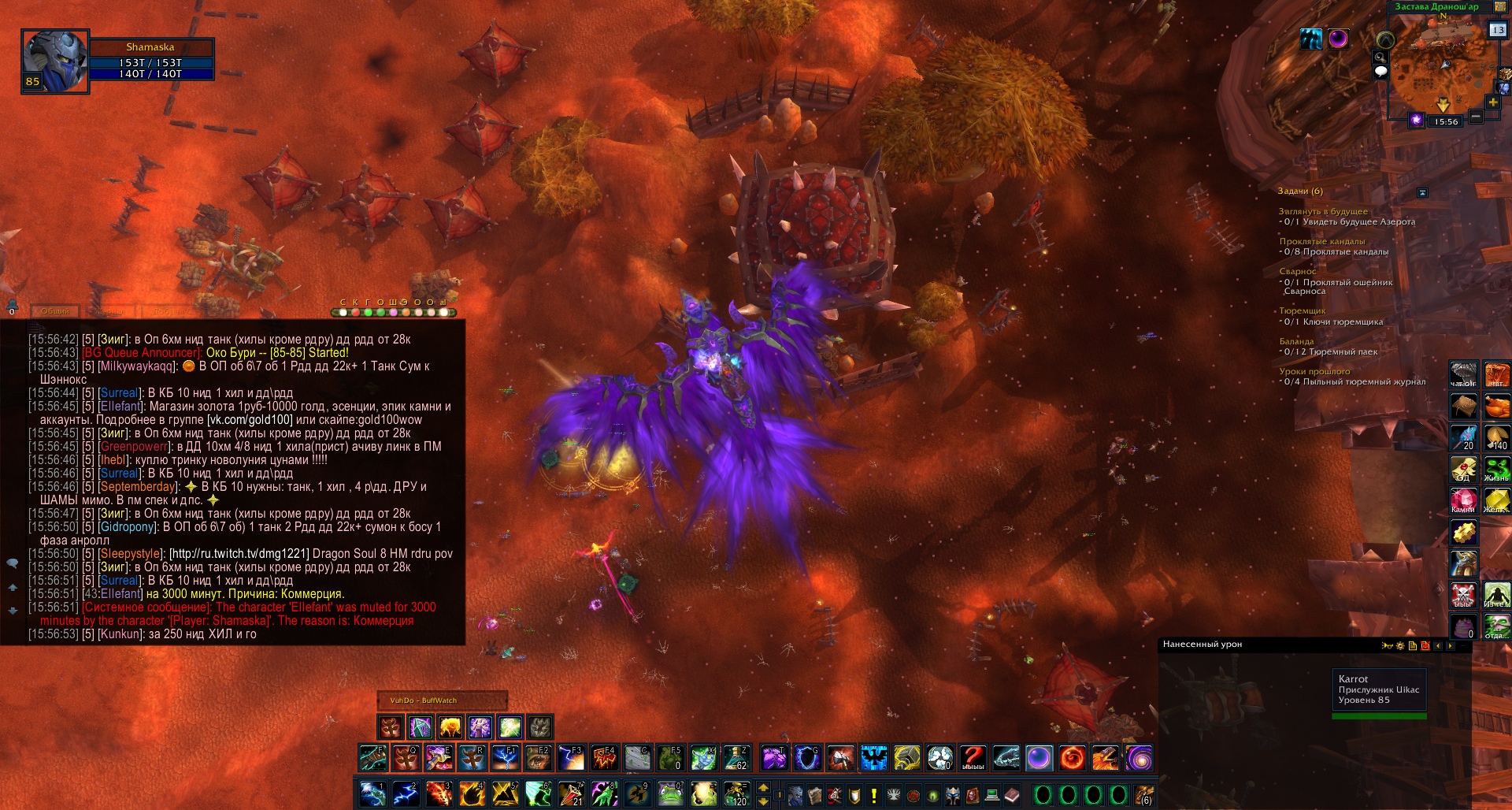
Task: Open the chat bubble button beside minimap
Action: (1380, 72)
